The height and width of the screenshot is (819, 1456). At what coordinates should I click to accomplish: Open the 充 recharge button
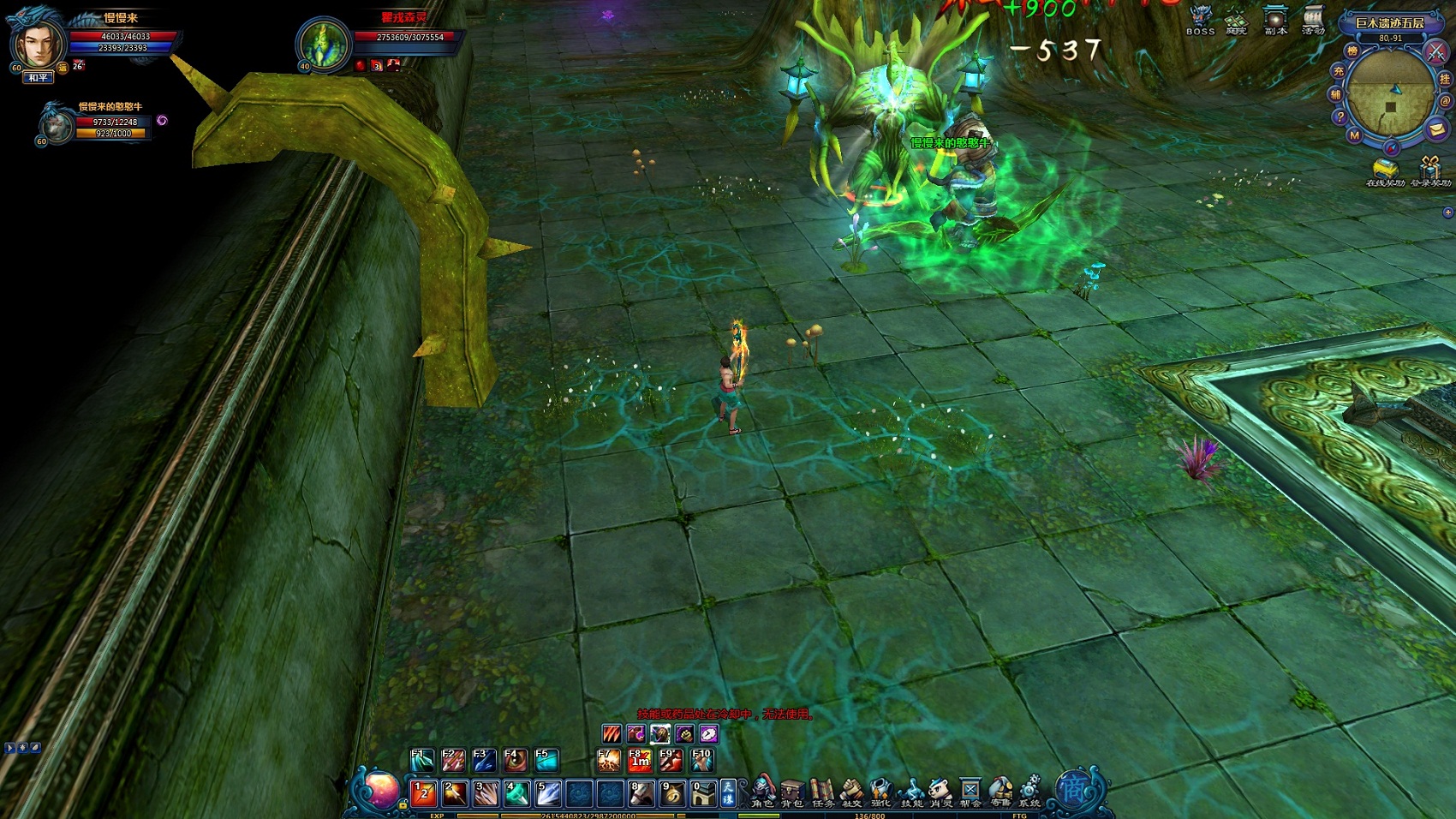point(1338,72)
